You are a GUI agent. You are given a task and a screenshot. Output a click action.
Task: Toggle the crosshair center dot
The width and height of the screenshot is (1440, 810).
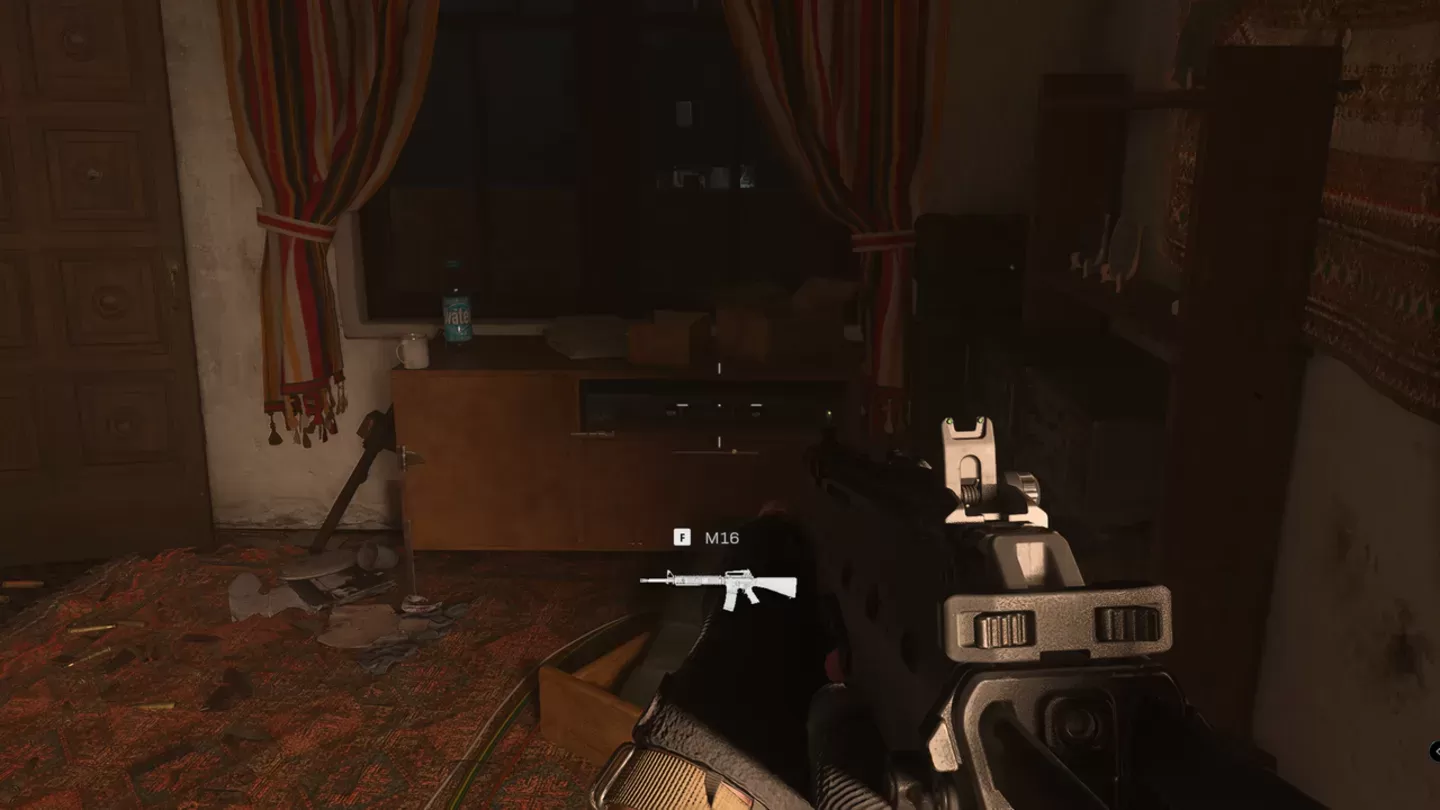(x=717, y=403)
